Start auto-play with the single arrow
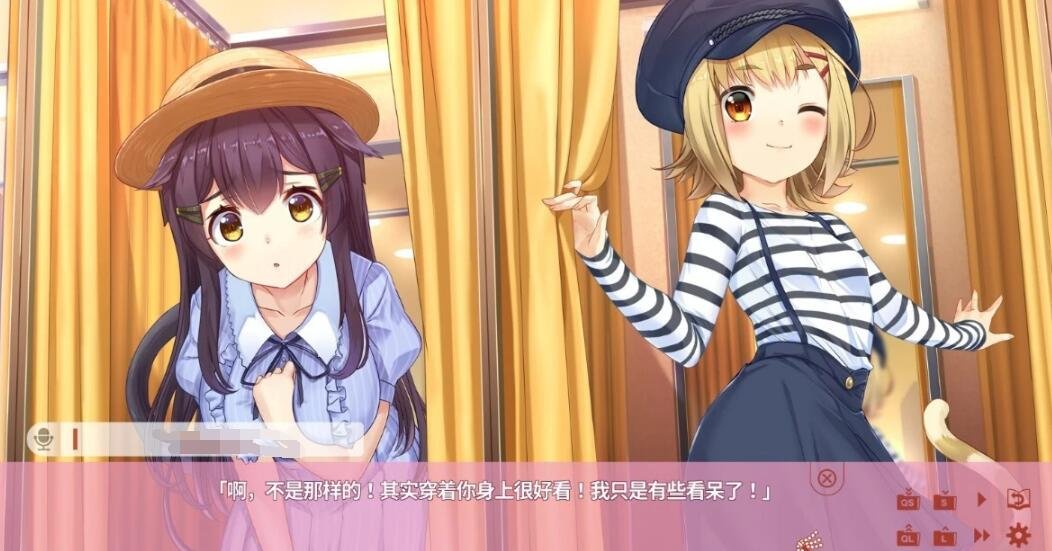 click(x=982, y=499)
